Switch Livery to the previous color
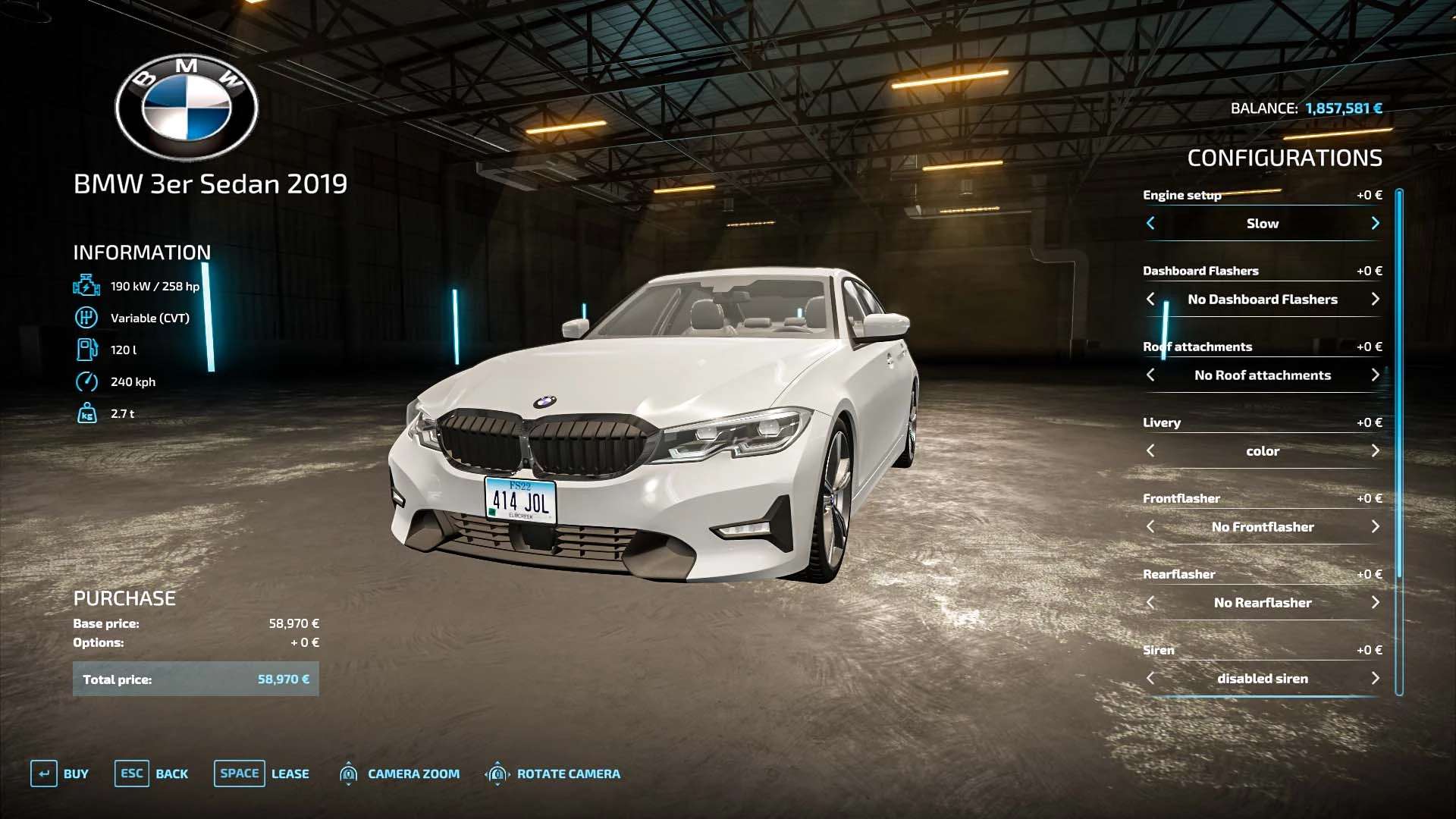Image resolution: width=1456 pixels, height=819 pixels. [1150, 450]
